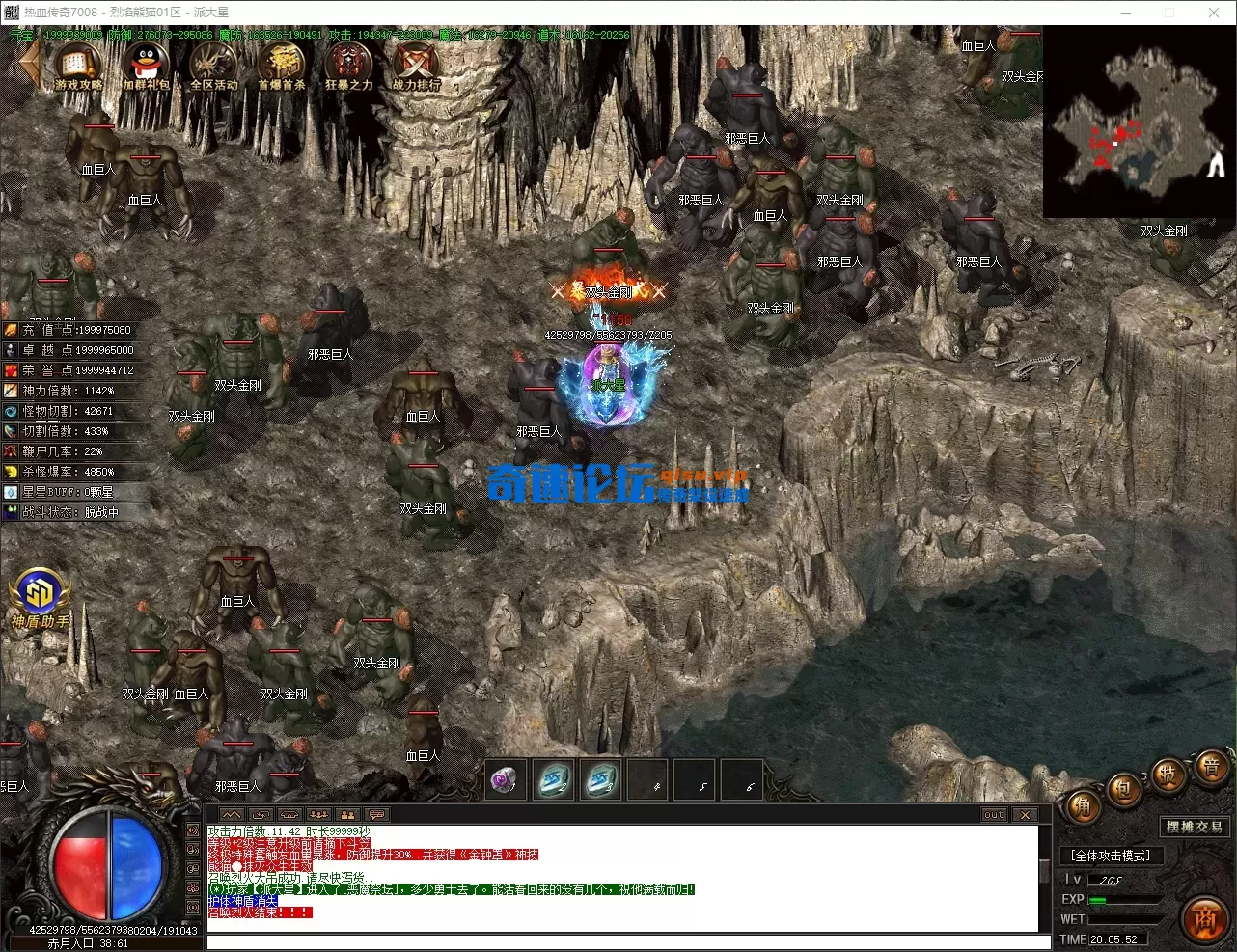Click the cave minimap
Viewport: 1237px width, 952px height.
(x=1140, y=122)
